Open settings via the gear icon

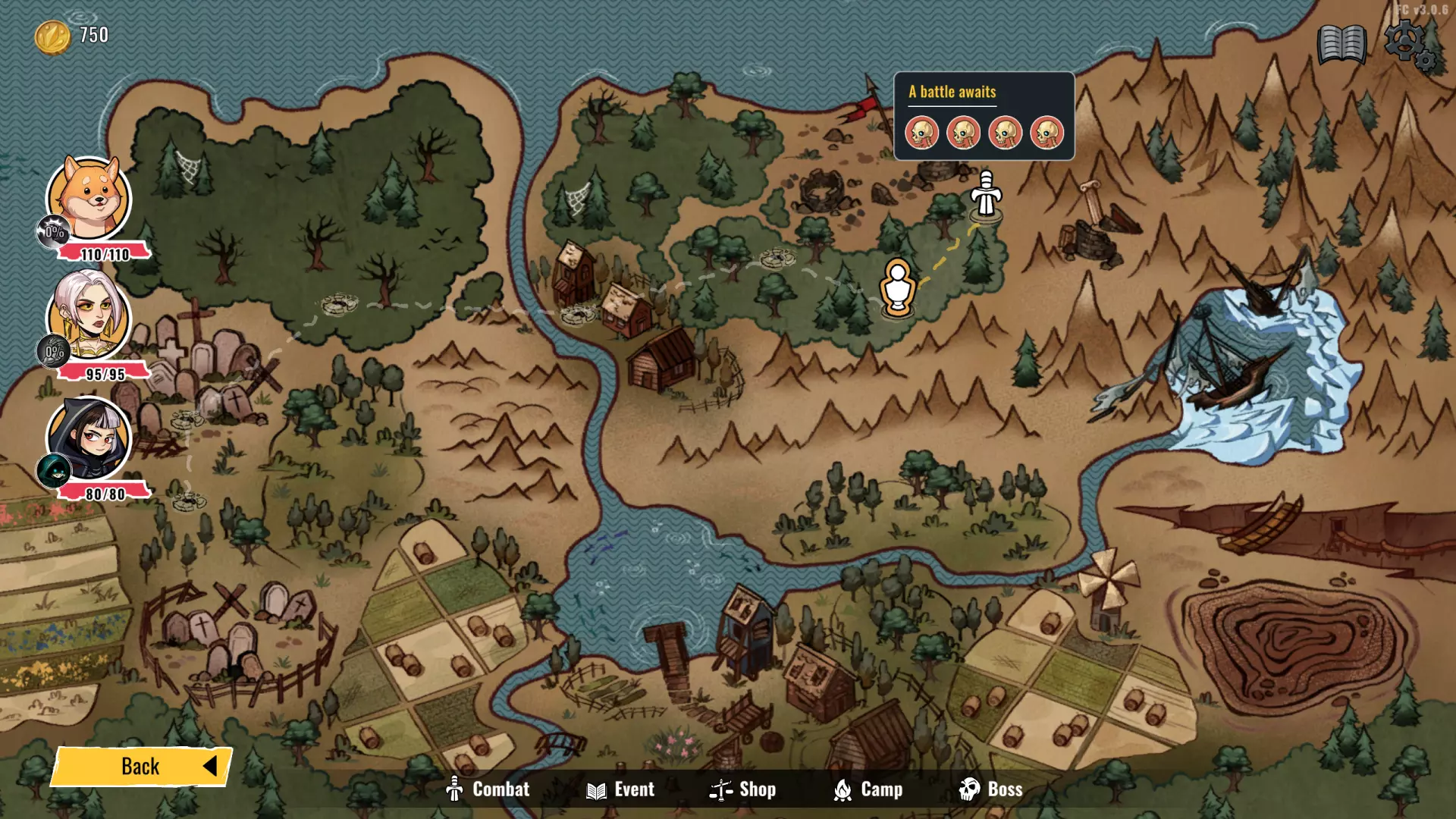pyautogui.click(x=1408, y=45)
